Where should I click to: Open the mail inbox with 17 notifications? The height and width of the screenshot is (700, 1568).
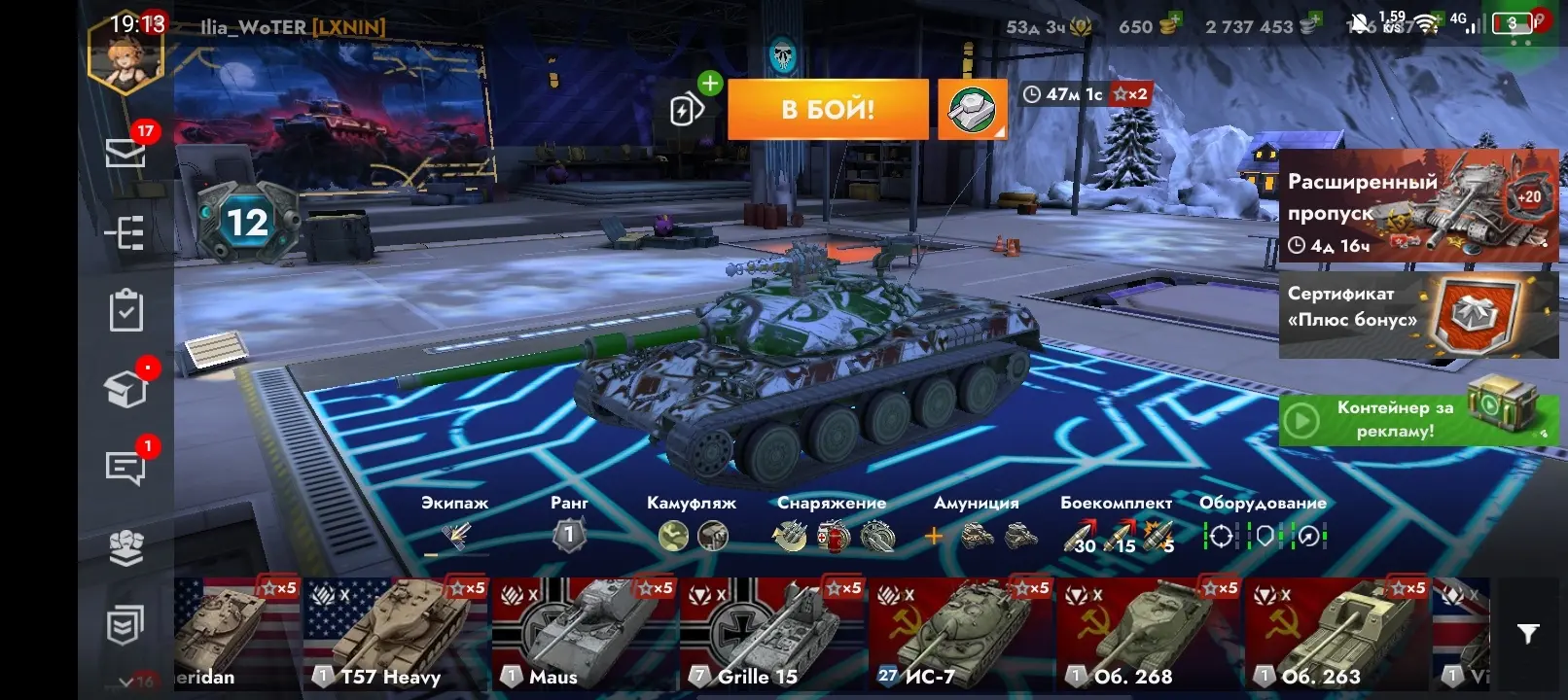pyautogui.click(x=126, y=152)
